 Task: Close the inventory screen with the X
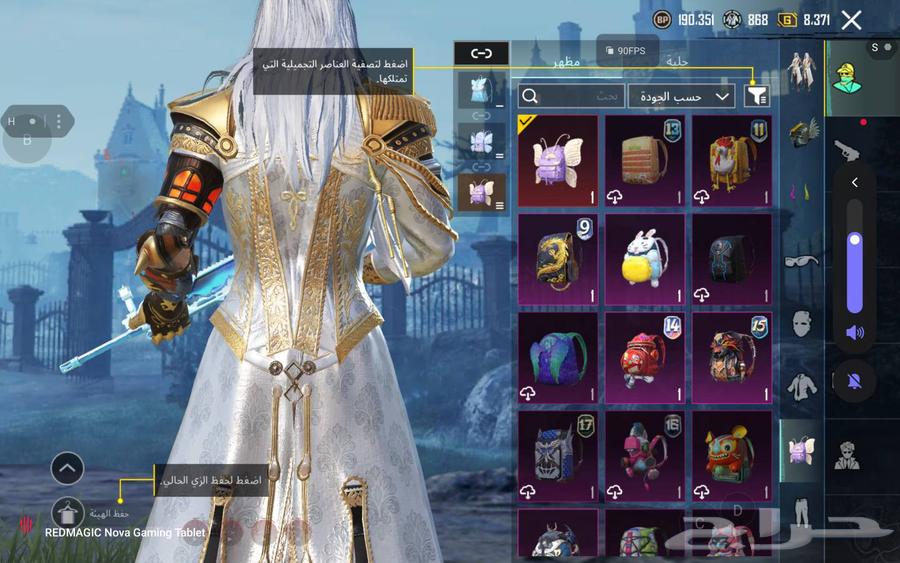[x=851, y=20]
